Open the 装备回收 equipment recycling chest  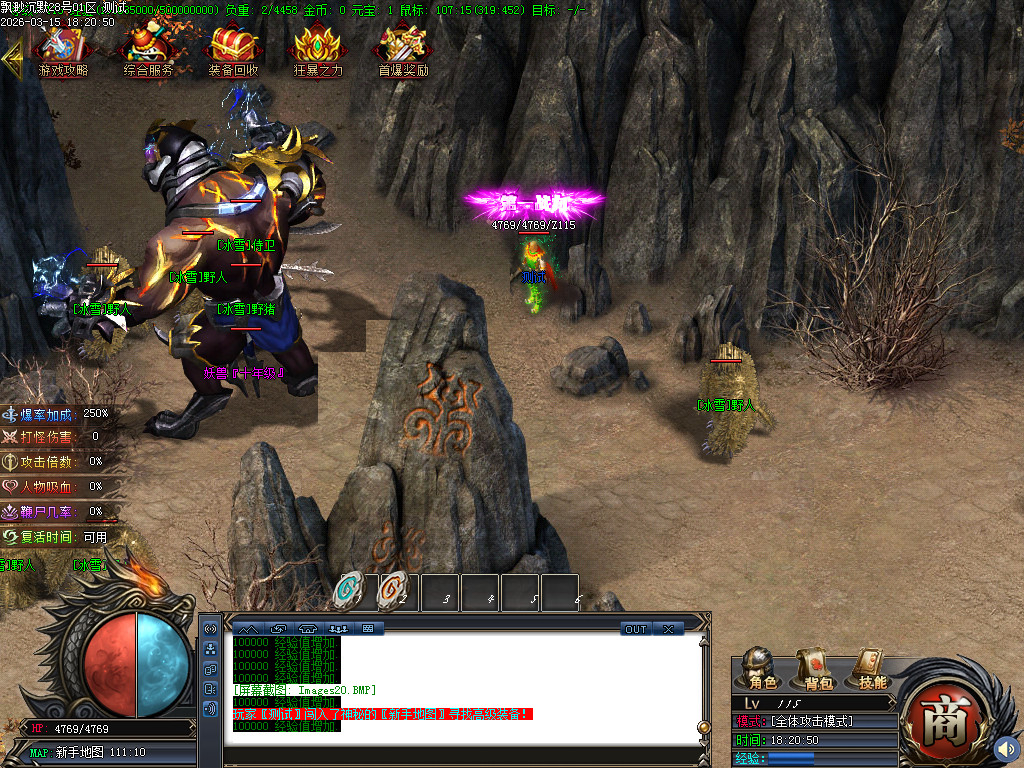233,50
